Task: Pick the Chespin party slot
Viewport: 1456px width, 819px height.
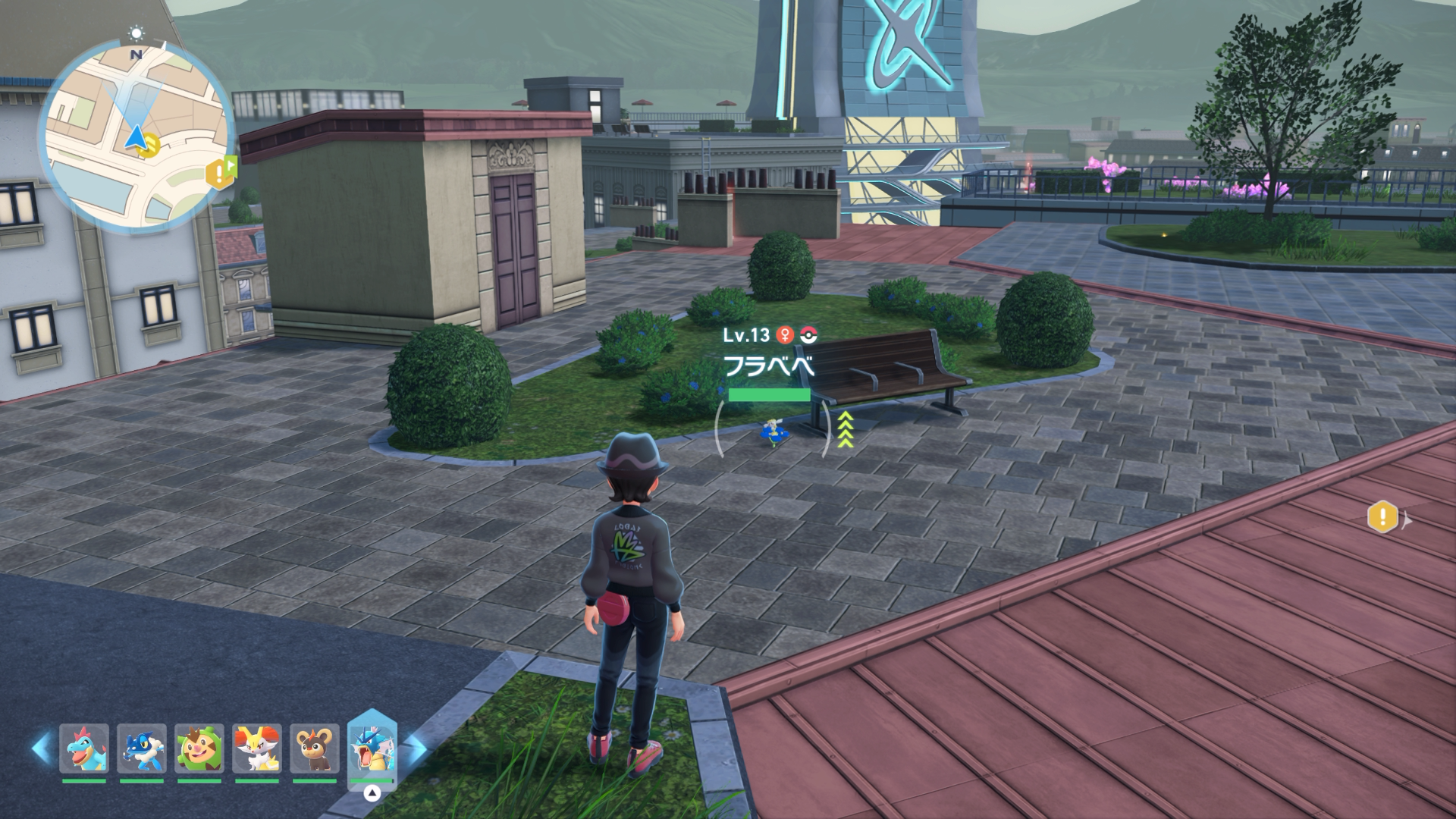Action: (x=199, y=748)
